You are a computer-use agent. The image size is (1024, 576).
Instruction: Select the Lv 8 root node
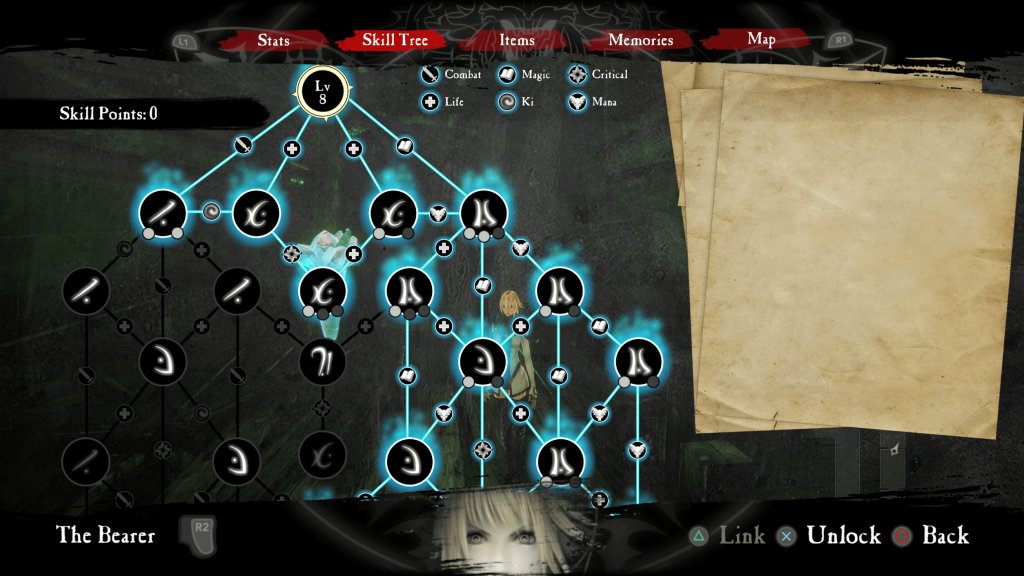322,91
